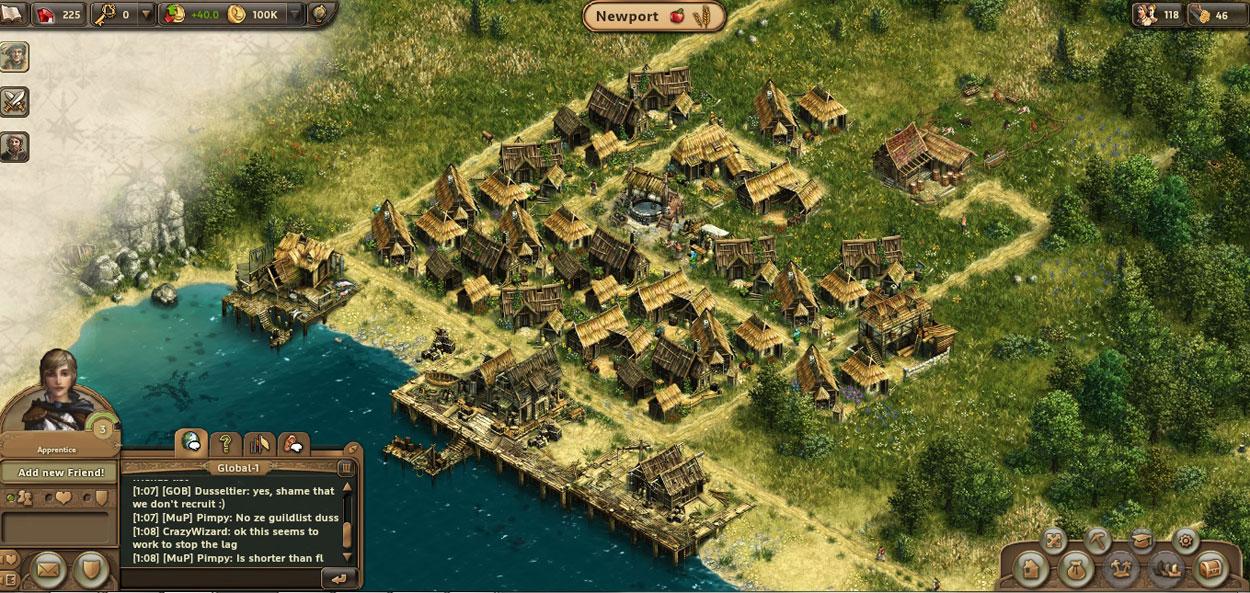
Task: Open the book icon in the top bar
Action: tap(14, 14)
